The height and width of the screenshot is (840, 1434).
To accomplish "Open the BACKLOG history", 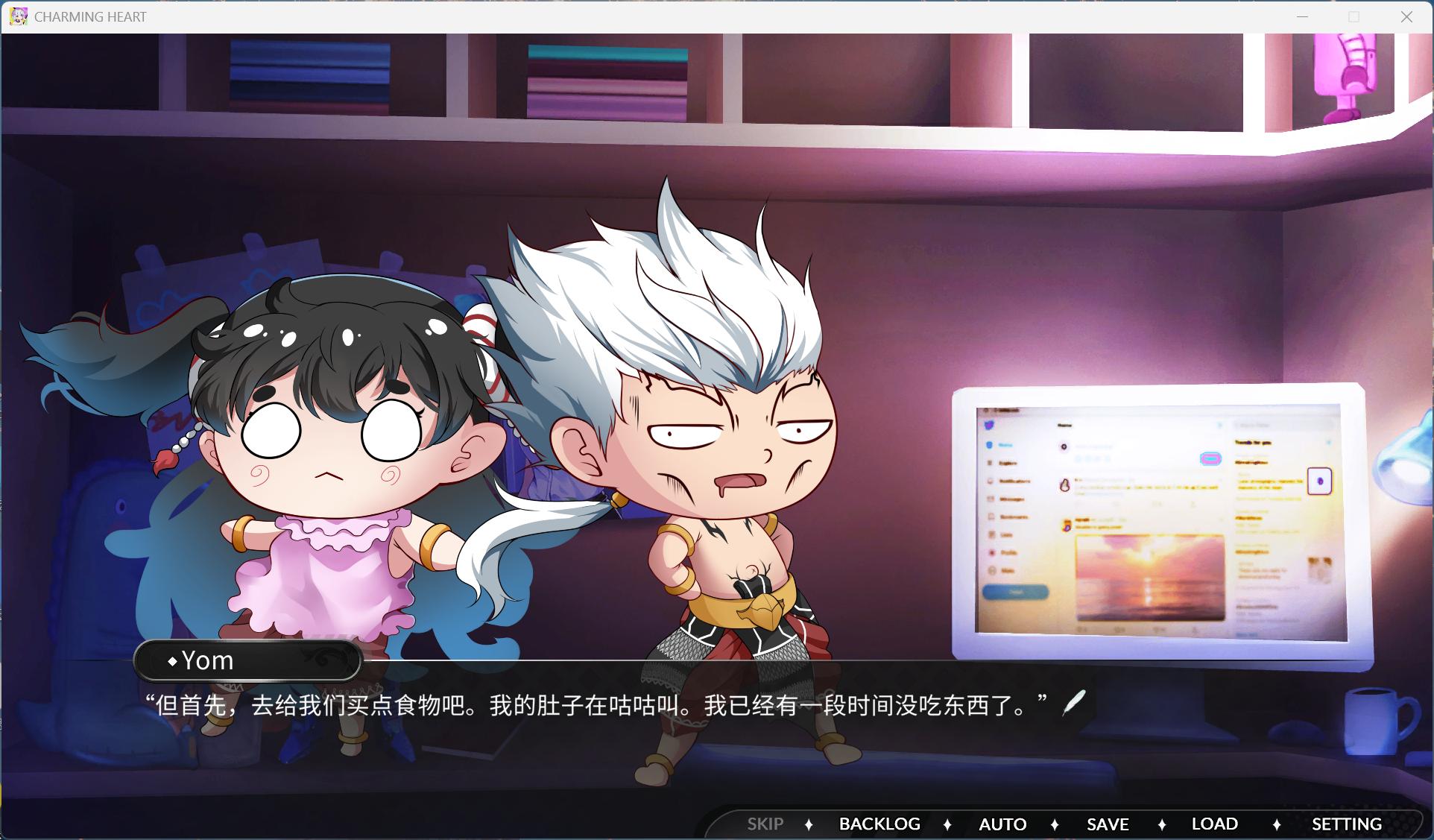I will coord(879,824).
